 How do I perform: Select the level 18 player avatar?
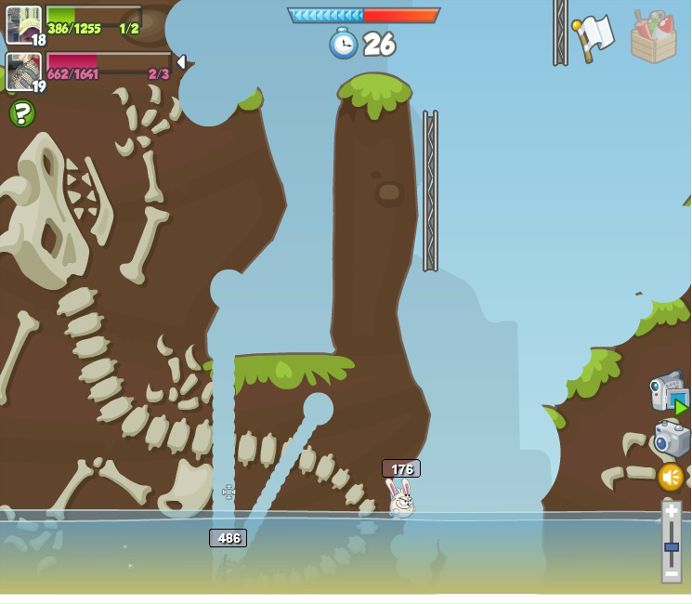tap(23, 25)
